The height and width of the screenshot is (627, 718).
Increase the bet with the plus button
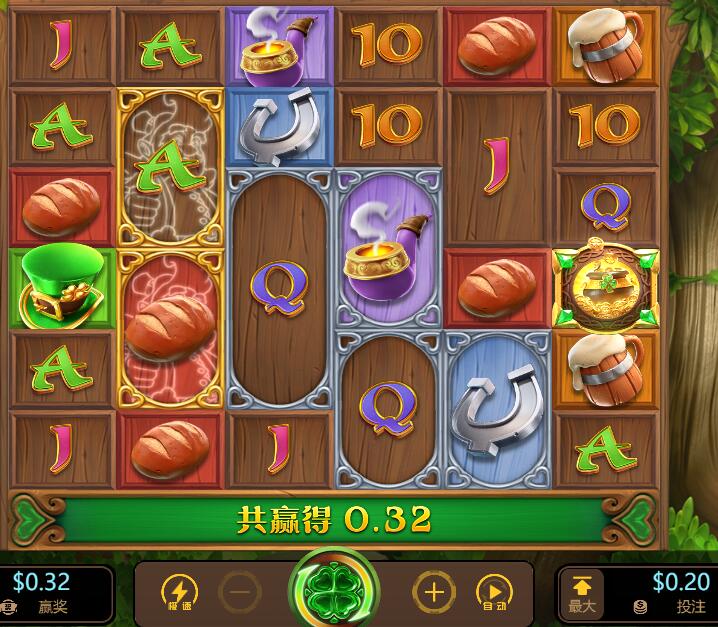[433, 592]
